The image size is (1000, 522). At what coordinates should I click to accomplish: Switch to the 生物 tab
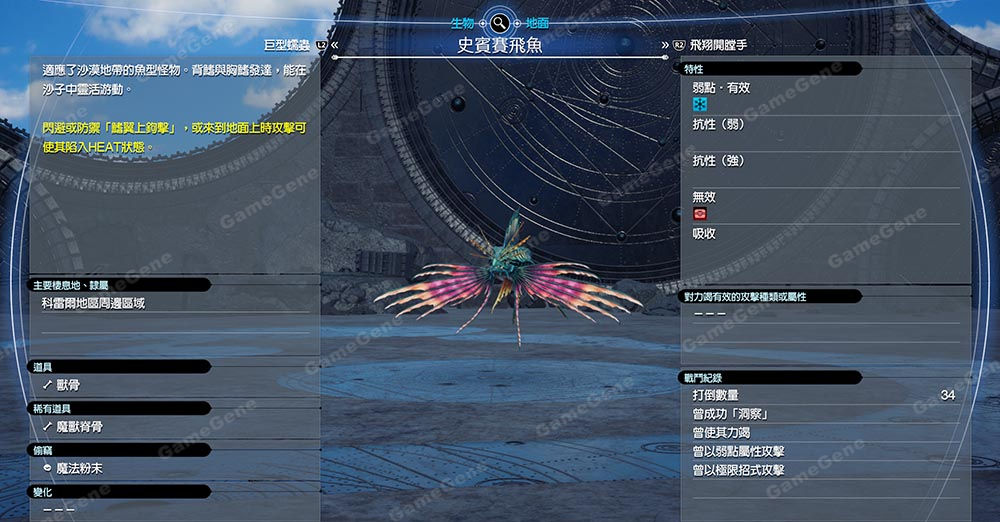click(461, 21)
